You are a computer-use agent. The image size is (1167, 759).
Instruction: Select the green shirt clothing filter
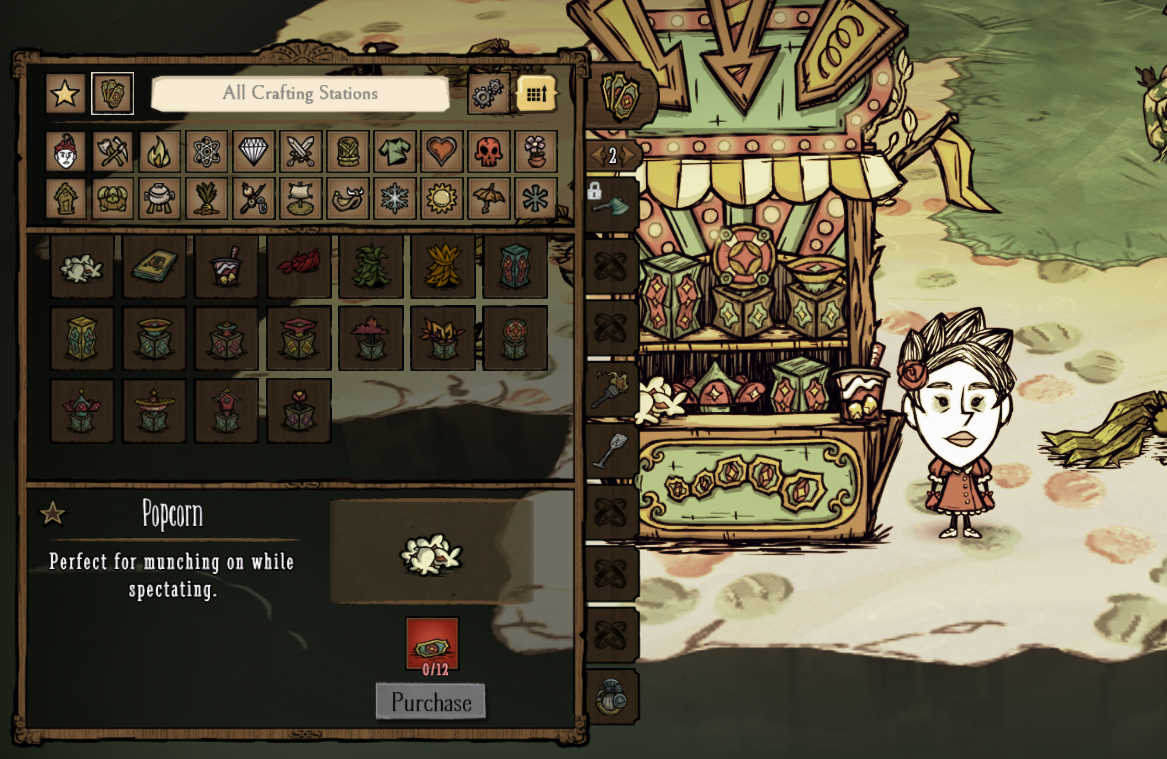click(x=394, y=152)
